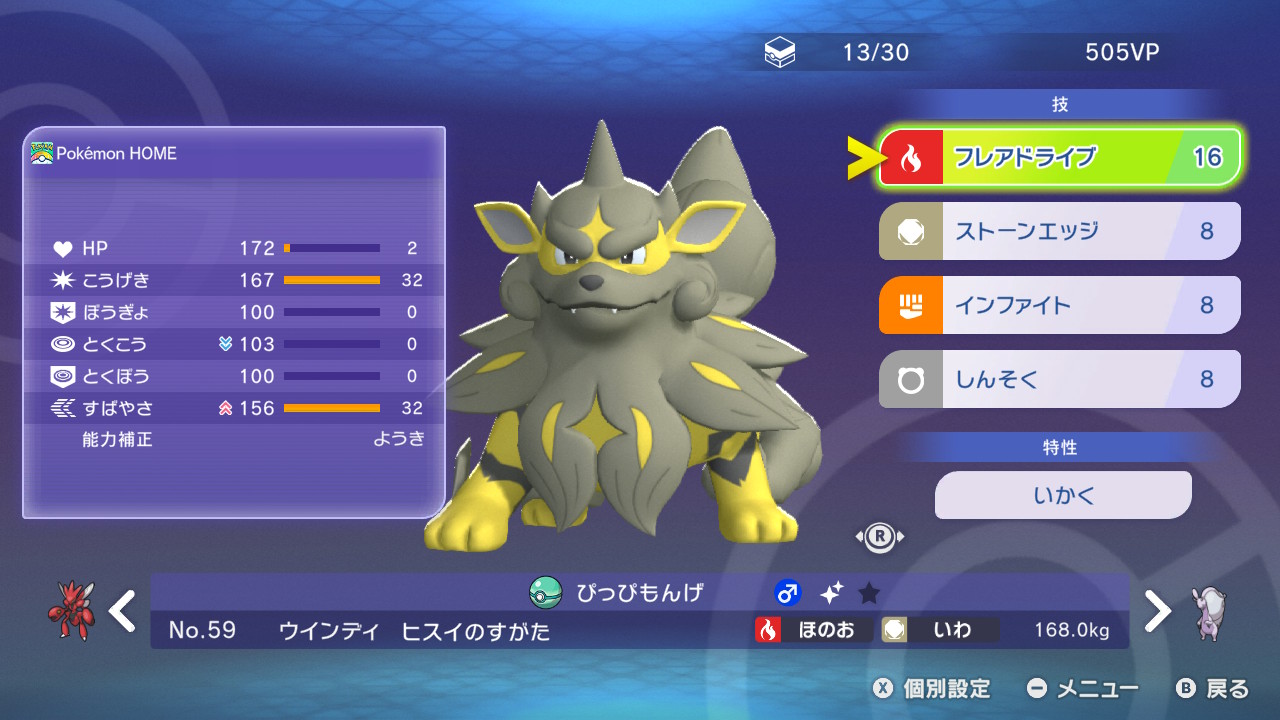
Task: Pick the しんそく move
Action: (1059, 379)
